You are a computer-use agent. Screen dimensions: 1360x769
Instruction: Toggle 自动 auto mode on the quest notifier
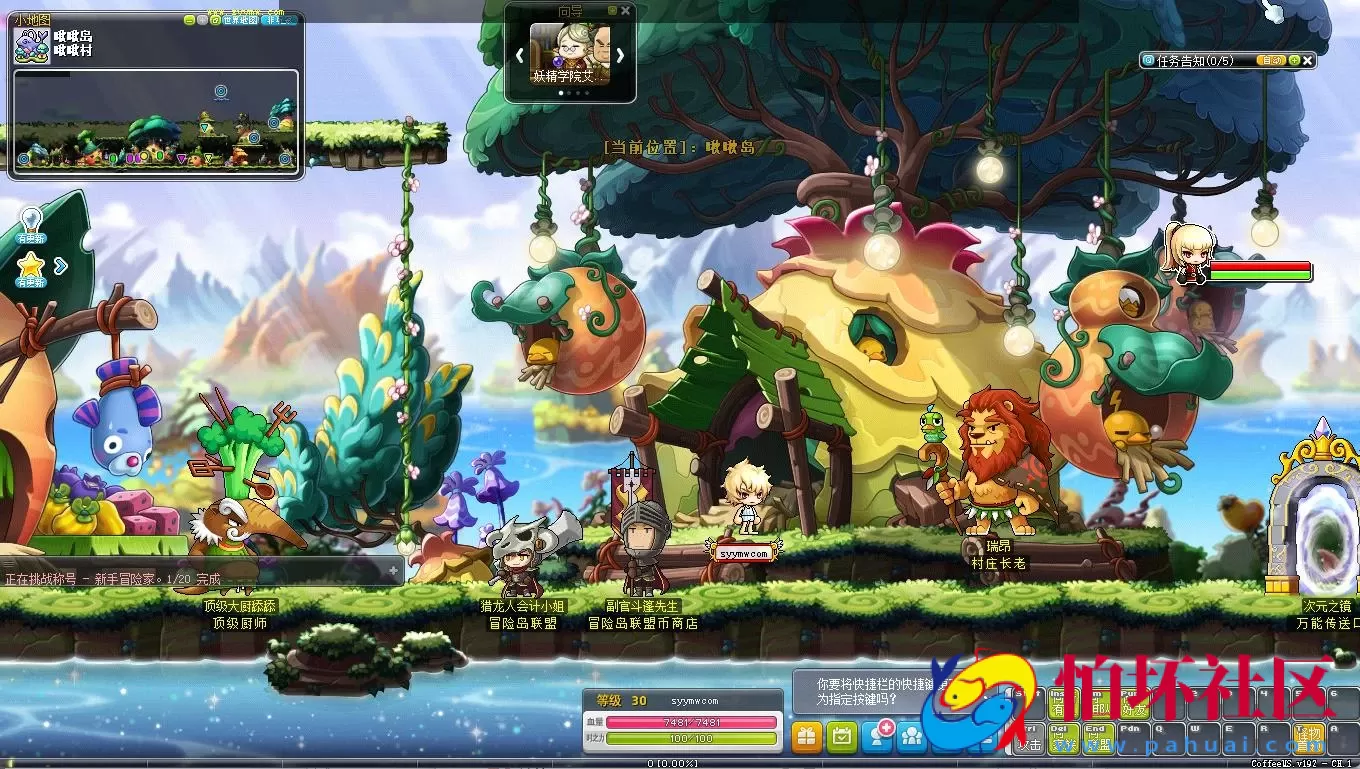click(1272, 60)
